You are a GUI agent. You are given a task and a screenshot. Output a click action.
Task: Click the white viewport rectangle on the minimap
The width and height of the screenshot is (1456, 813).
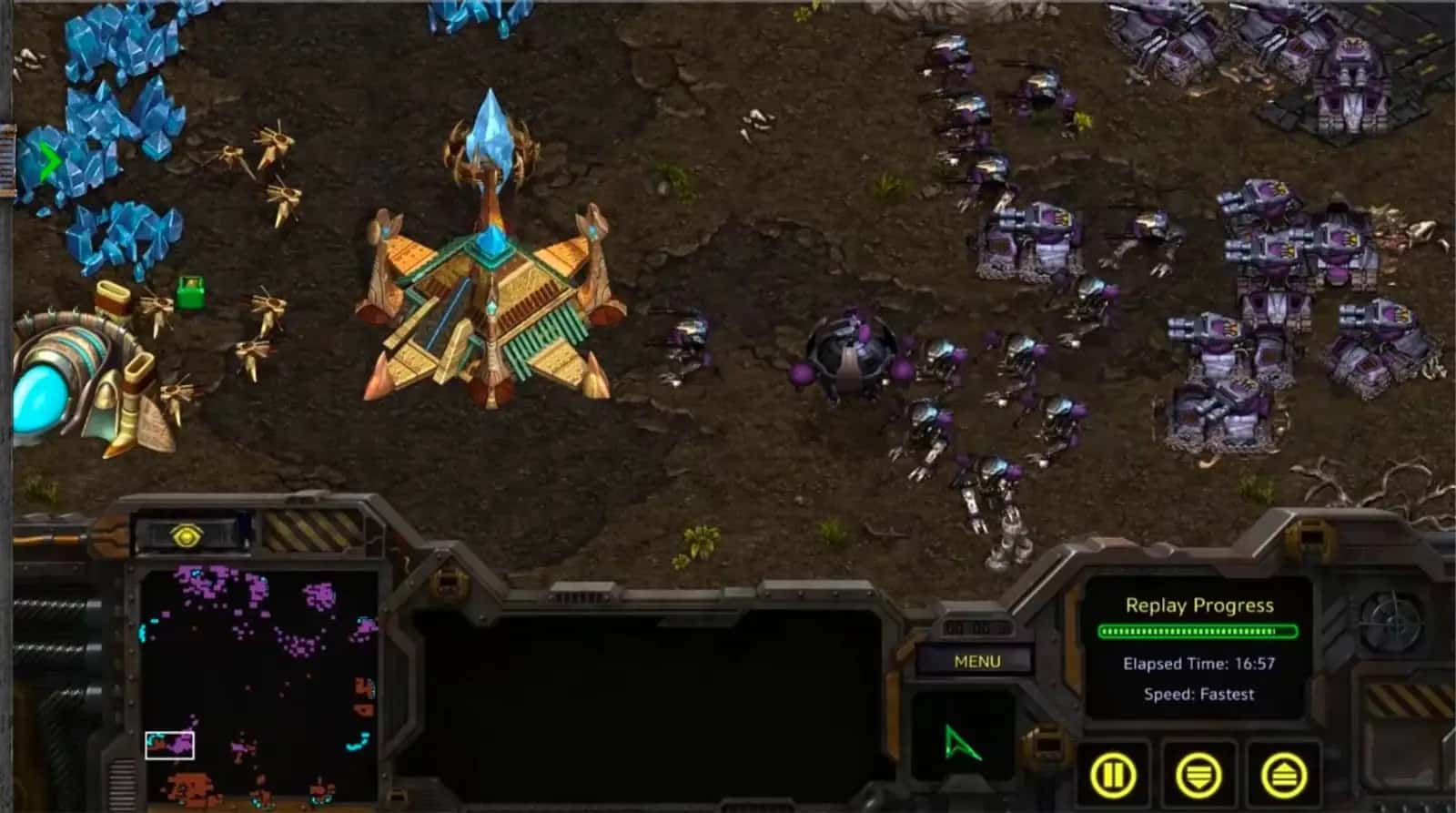(x=169, y=745)
